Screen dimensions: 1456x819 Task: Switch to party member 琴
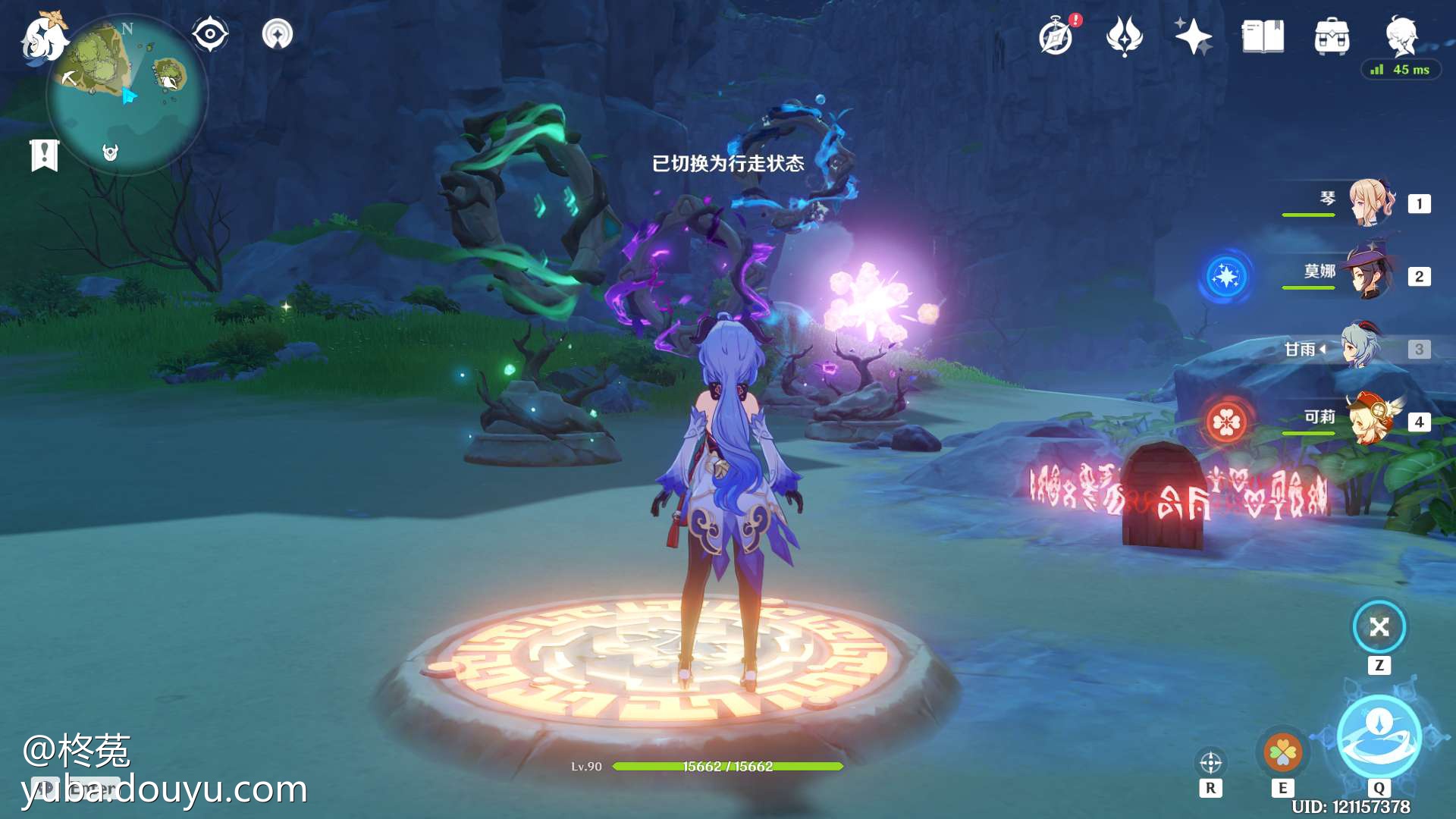tap(1370, 202)
